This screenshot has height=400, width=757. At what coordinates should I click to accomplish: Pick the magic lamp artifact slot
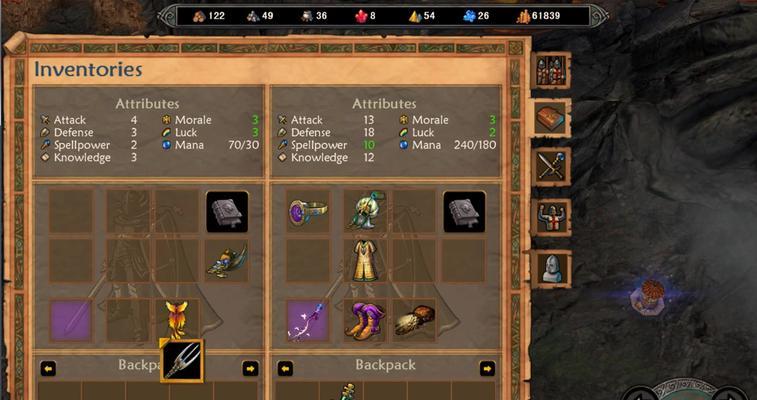[227, 259]
